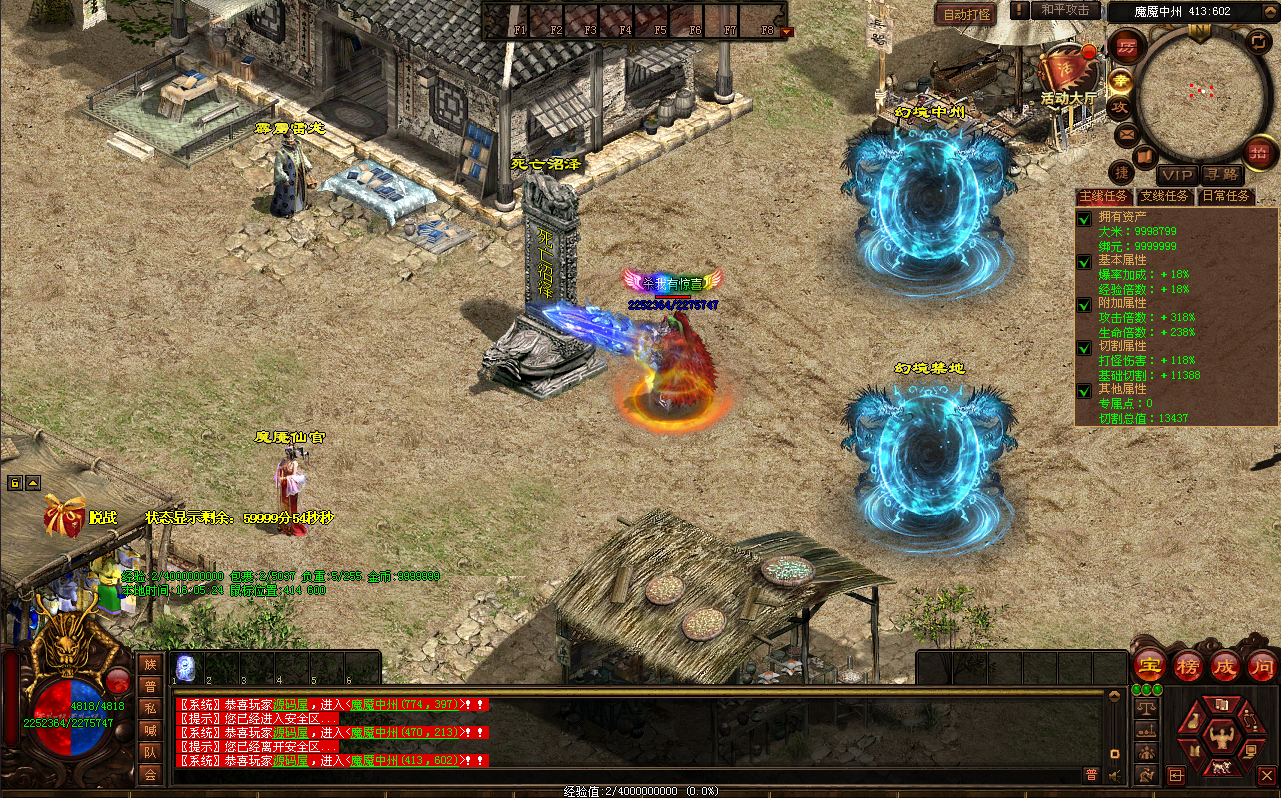This screenshot has height=798, width=1281.
Task: Choose the 喊 shout chat channel
Action: click(150, 730)
